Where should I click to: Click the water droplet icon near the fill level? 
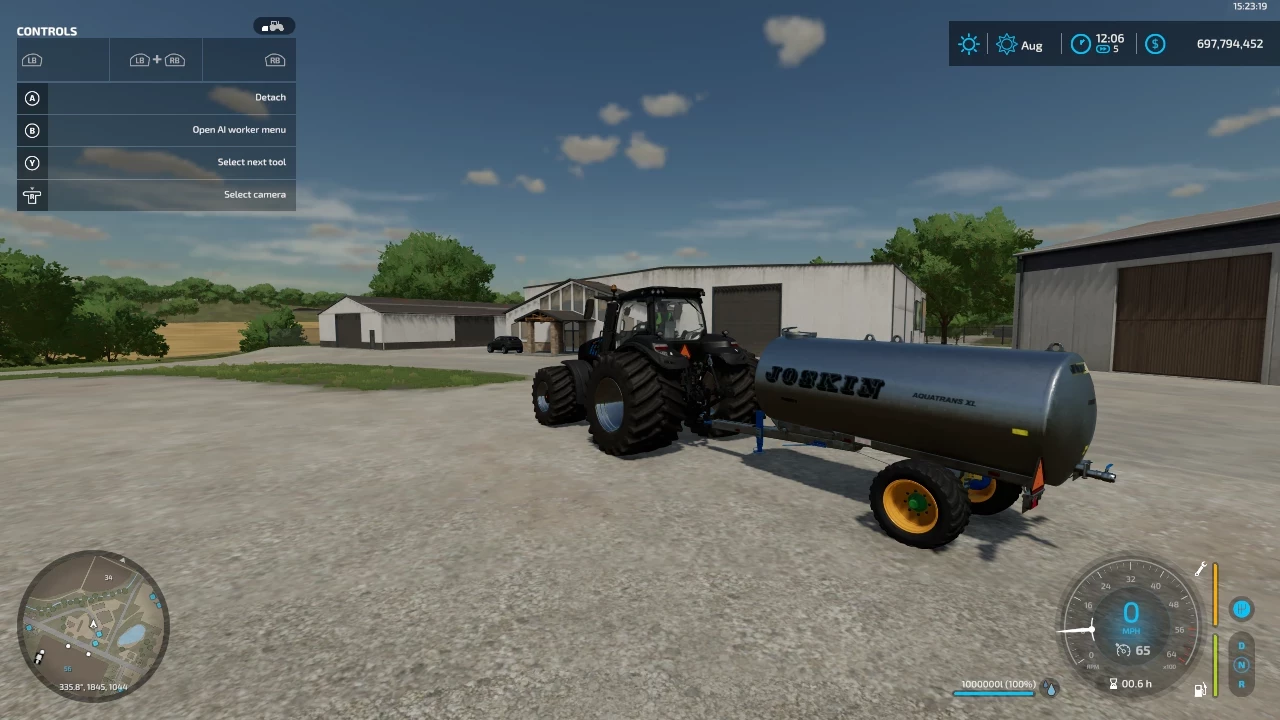[1051, 688]
